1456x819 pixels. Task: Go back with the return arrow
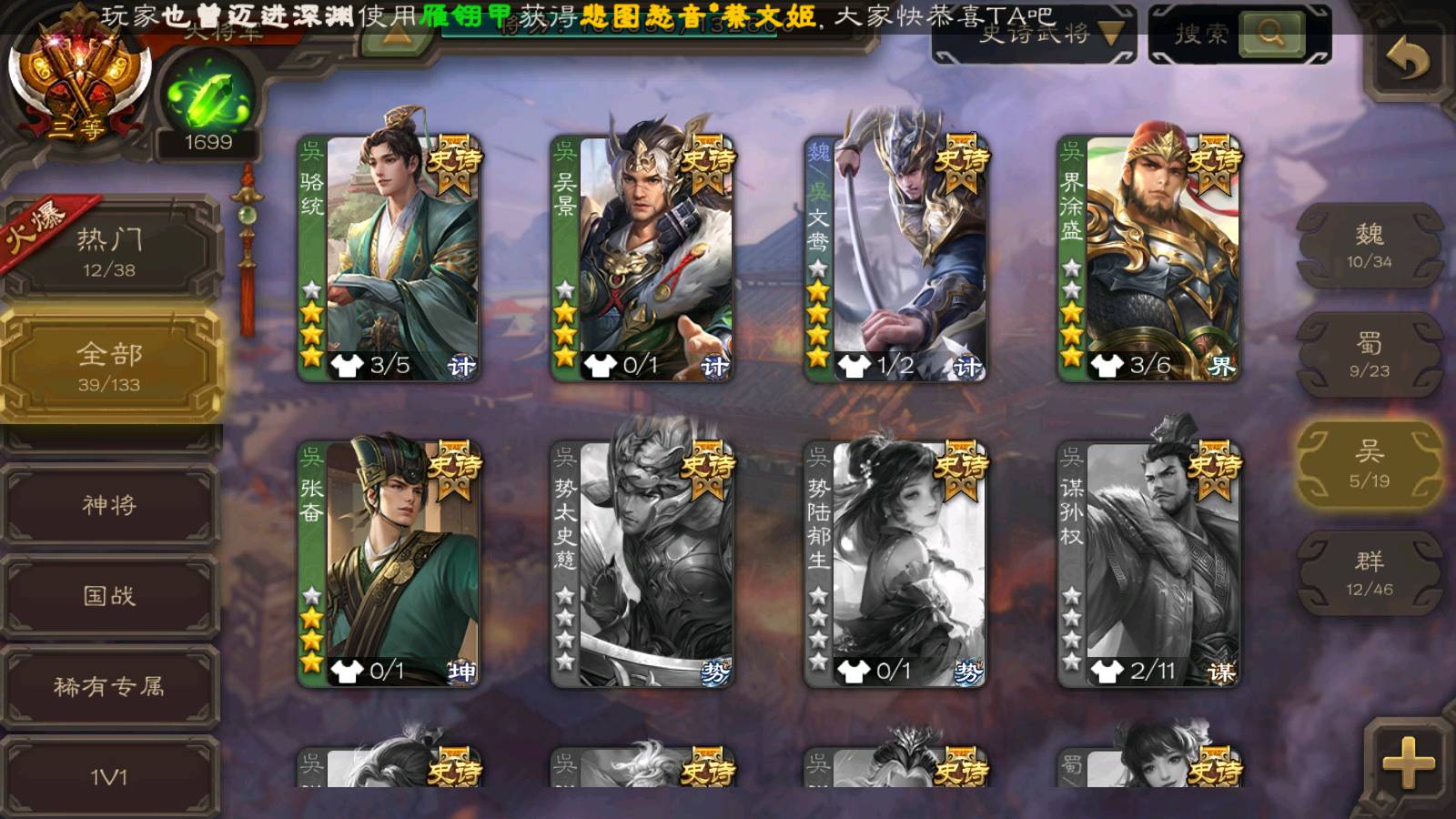coord(1407,59)
